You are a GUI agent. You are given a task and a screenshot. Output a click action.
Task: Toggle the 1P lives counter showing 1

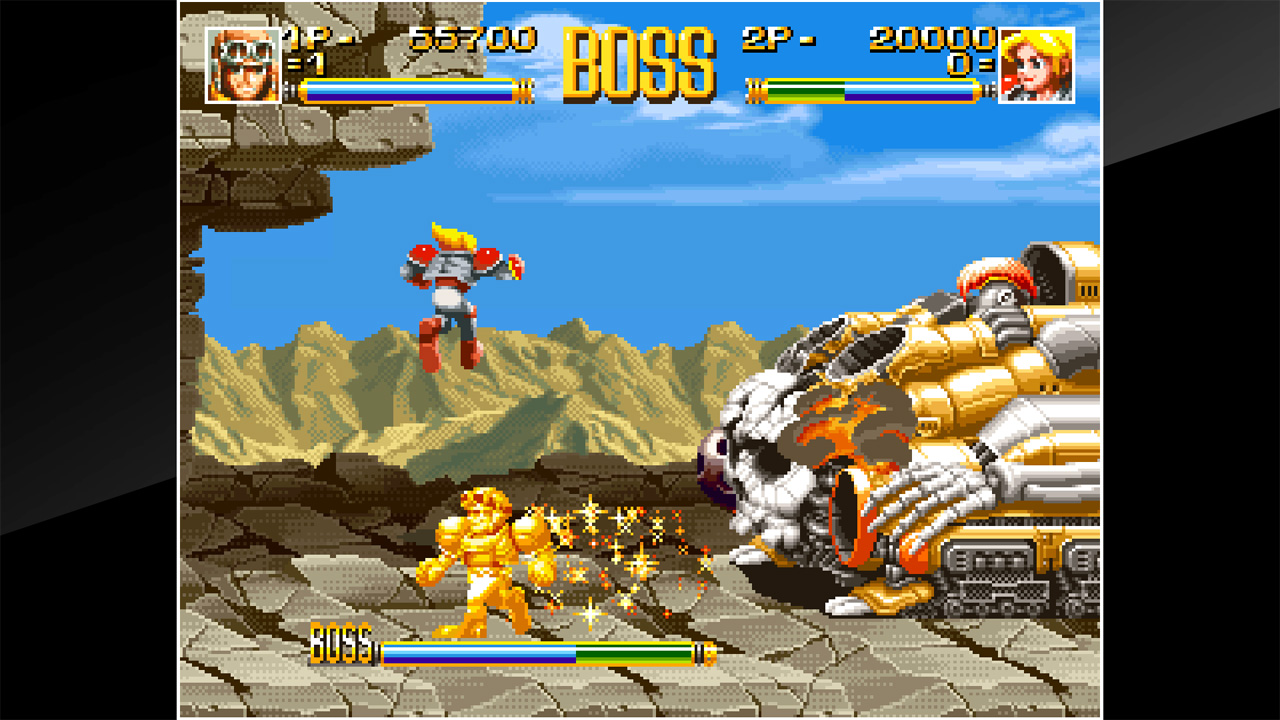[308, 62]
